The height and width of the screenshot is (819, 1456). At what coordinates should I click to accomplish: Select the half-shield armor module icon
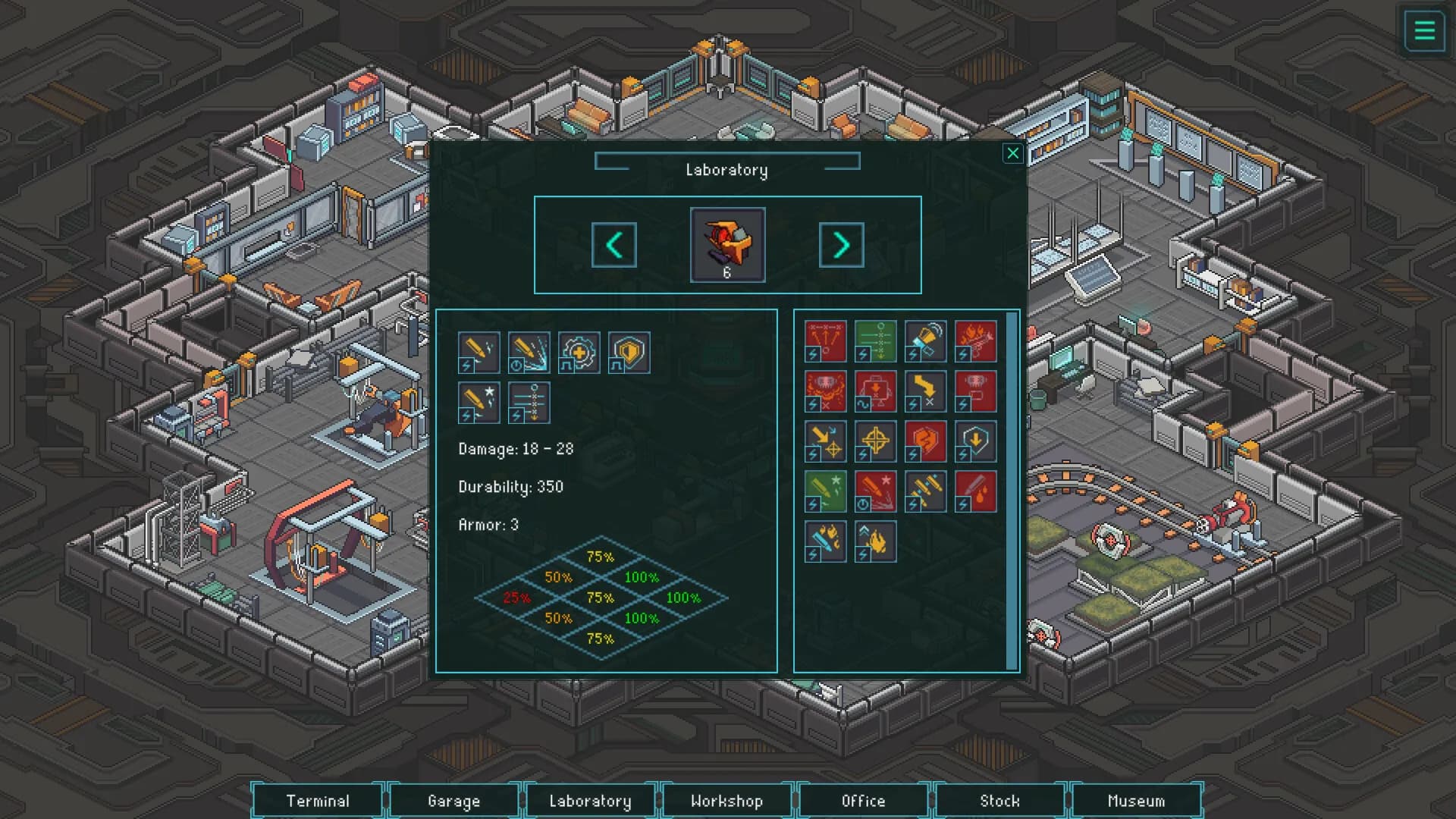[629, 353]
